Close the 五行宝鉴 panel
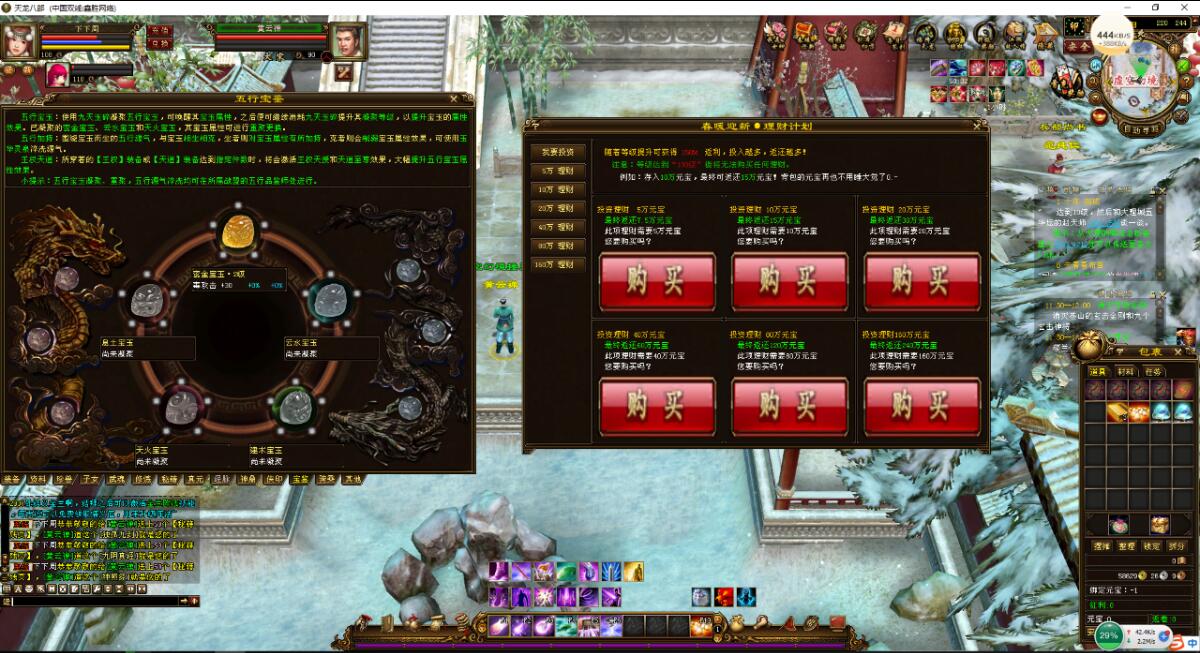 [456, 98]
